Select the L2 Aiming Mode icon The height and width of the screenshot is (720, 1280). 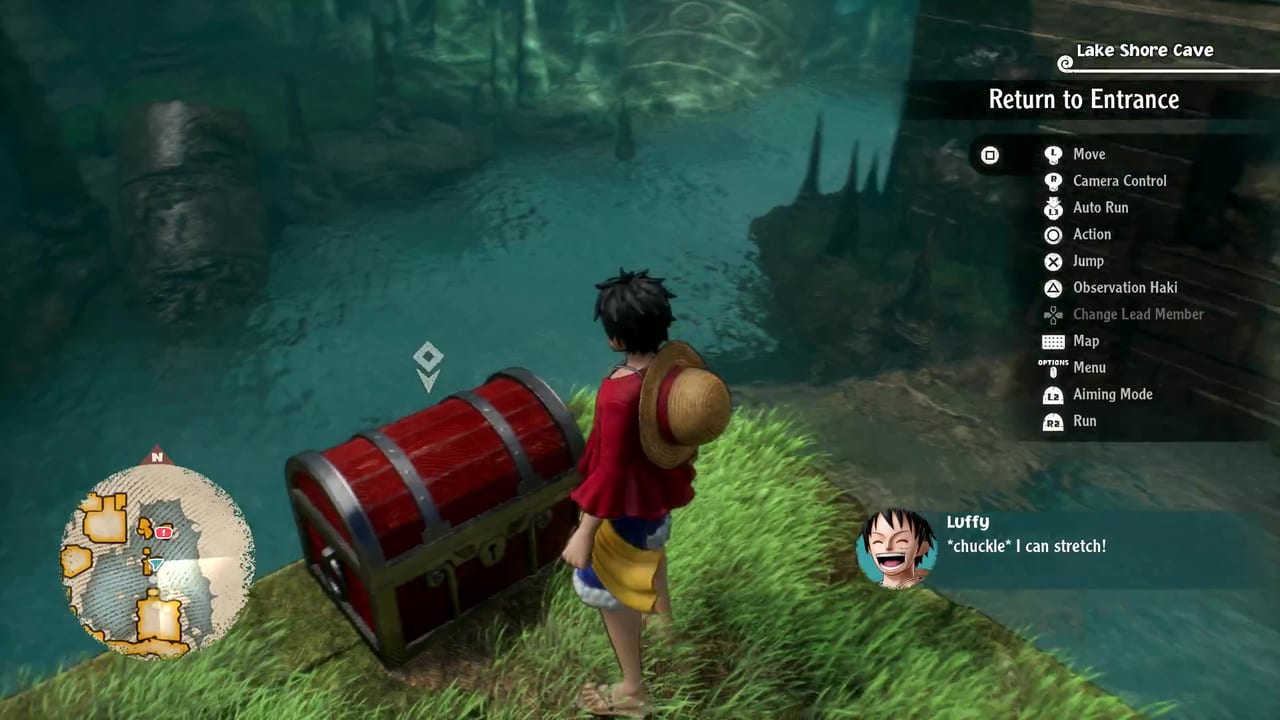tap(1053, 394)
